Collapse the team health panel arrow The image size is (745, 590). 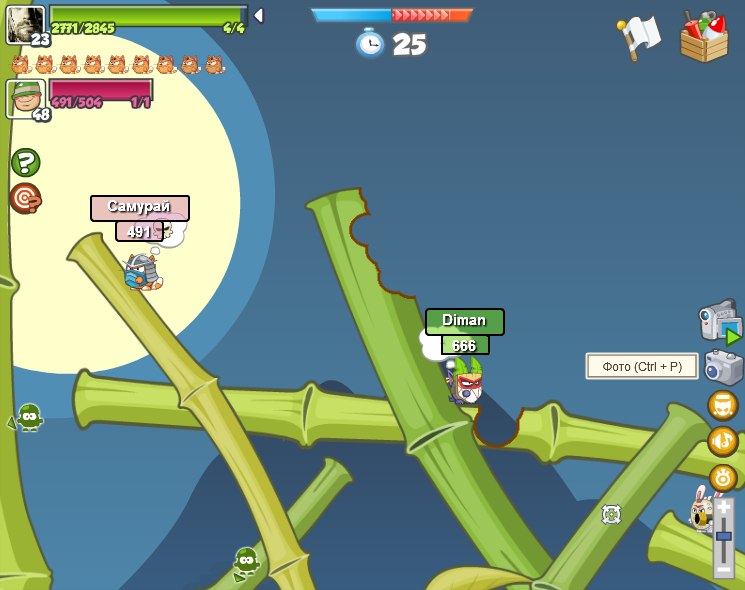coord(258,15)
